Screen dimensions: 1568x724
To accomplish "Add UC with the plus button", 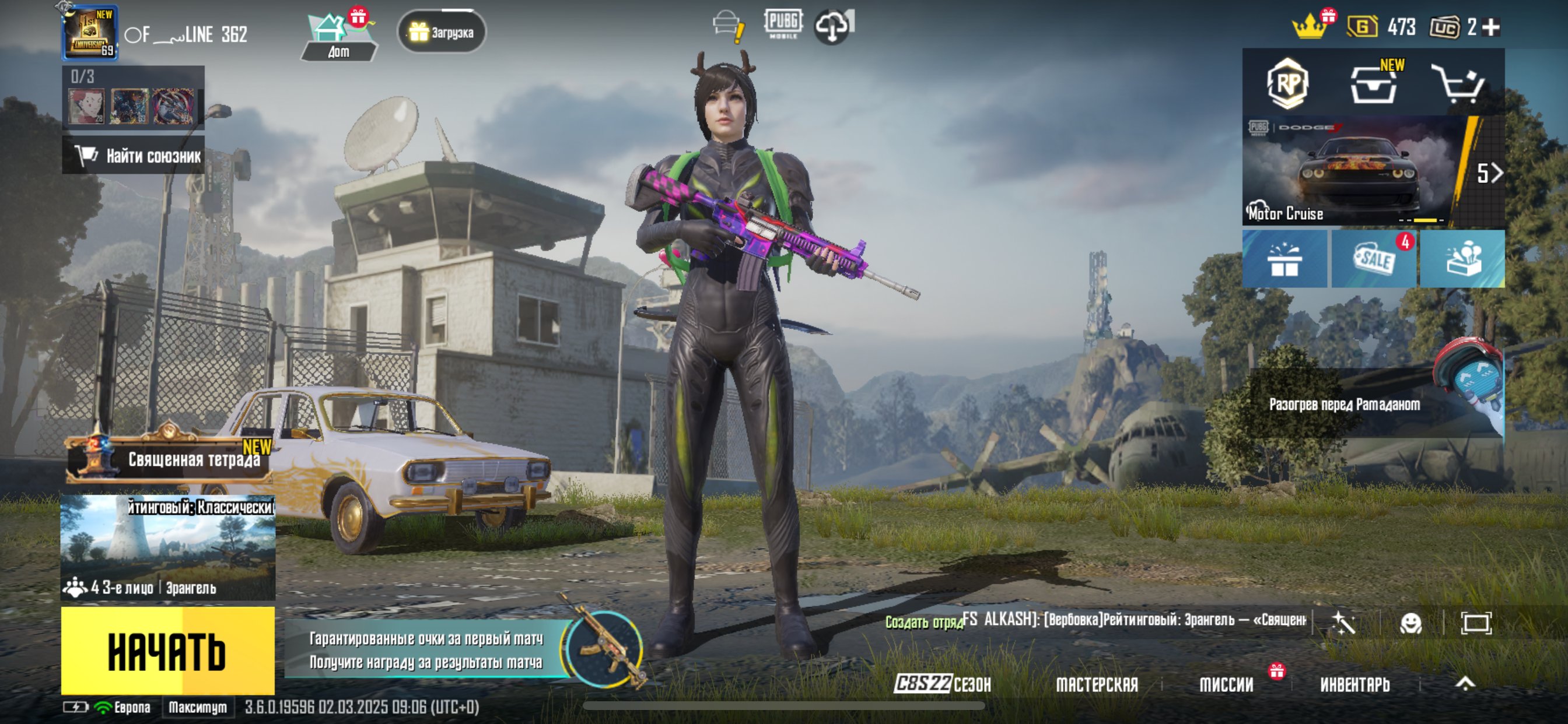I will [x=1490, y=27].
